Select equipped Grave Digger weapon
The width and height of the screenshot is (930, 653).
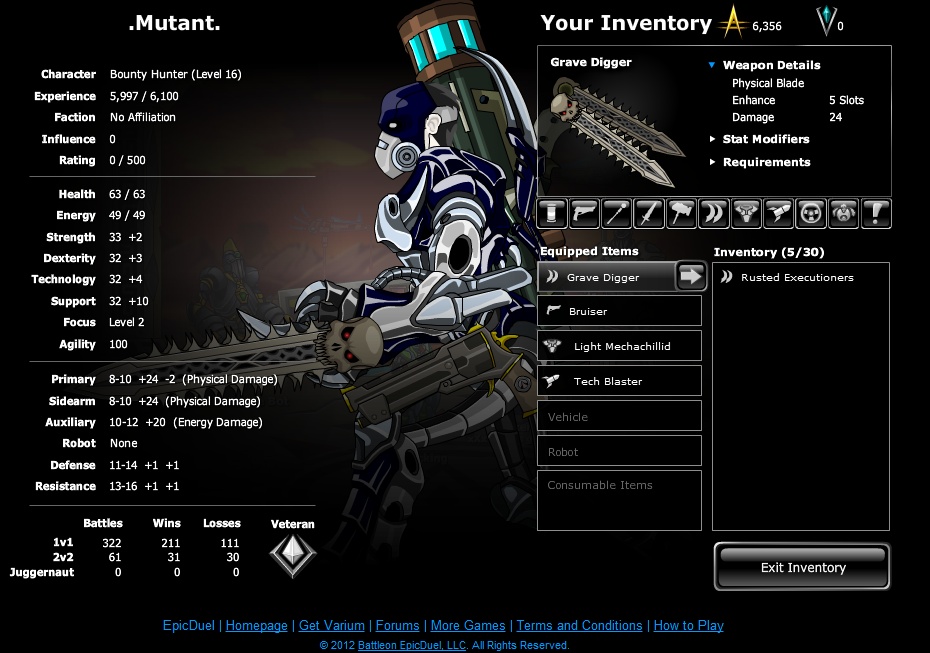tap(603, 277)
